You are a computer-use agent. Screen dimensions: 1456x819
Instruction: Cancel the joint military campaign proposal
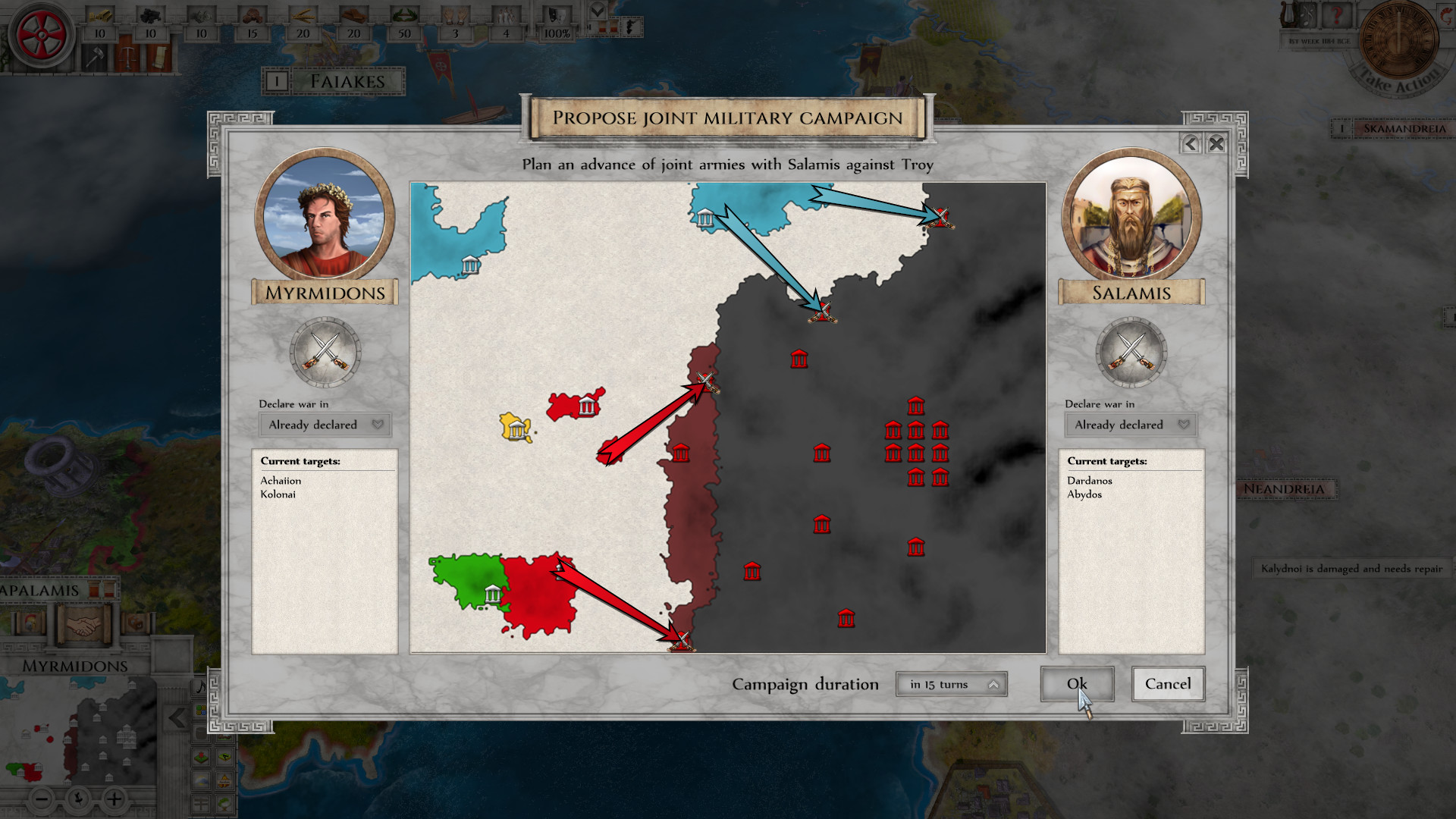pyautogui.click(x=1167, y=683)
